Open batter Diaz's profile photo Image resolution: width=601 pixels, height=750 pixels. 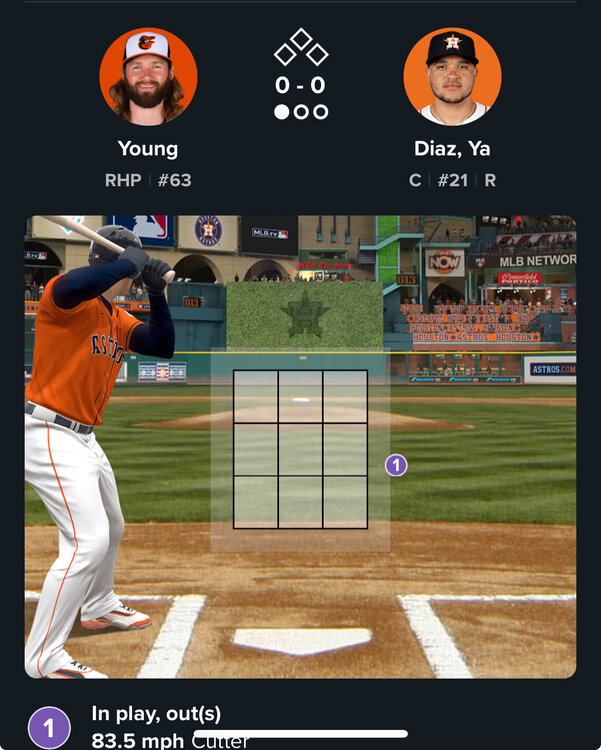tap(452, 77)
